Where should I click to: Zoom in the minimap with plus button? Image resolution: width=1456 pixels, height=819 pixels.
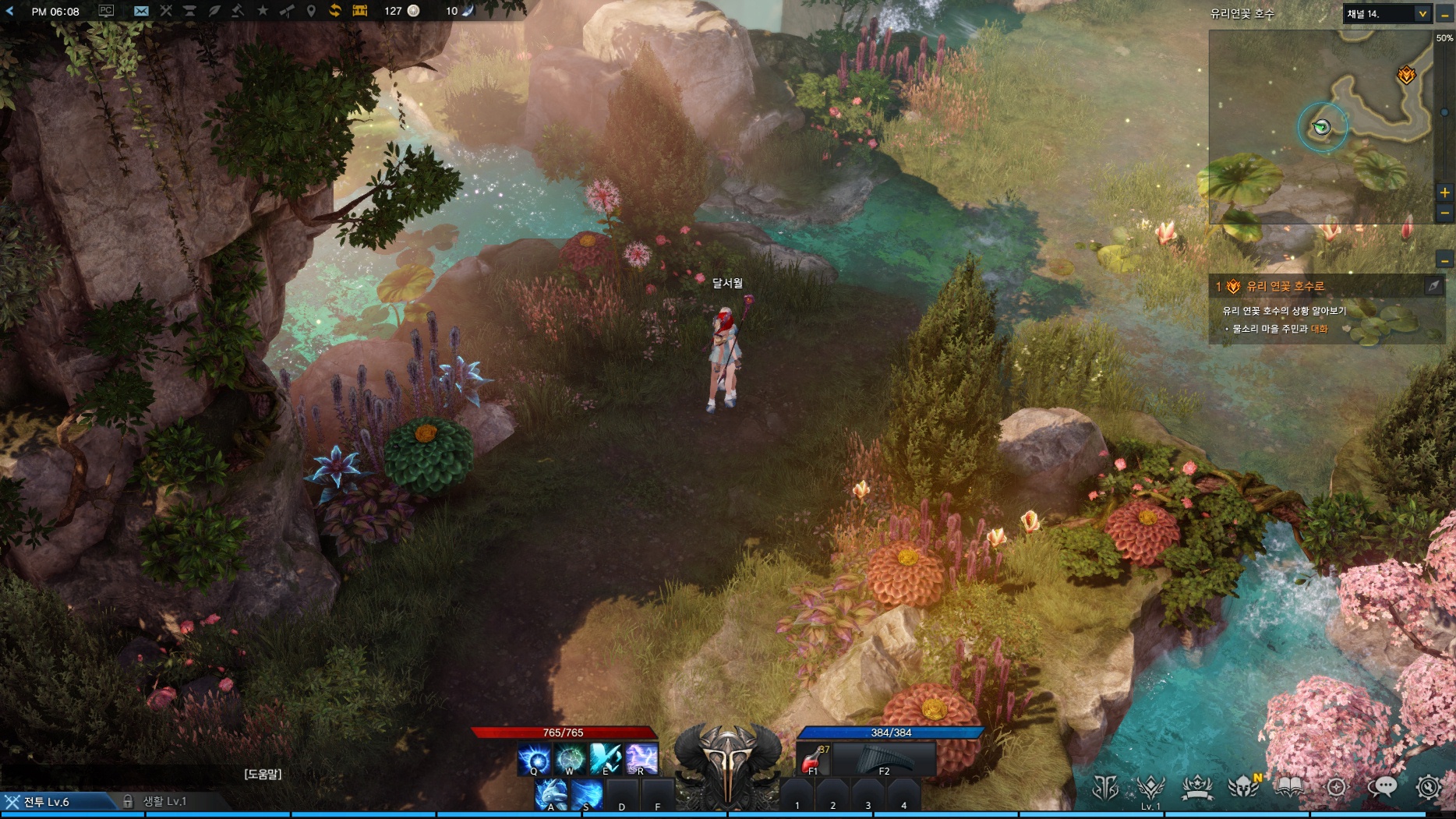point(1444,192)
